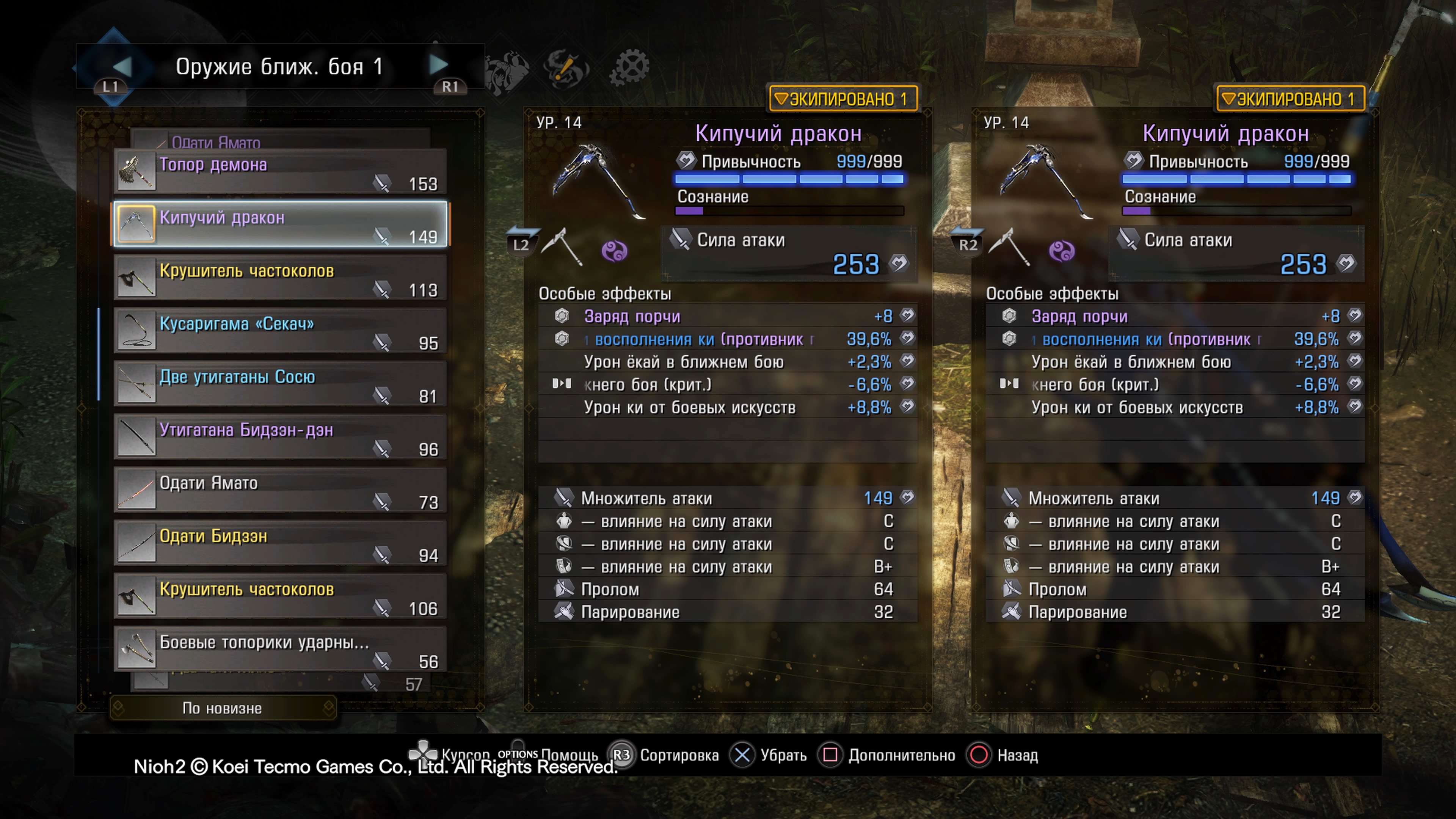Select the Топор демона axe
Screen dimensions: 1456x819
click(280, 172)
